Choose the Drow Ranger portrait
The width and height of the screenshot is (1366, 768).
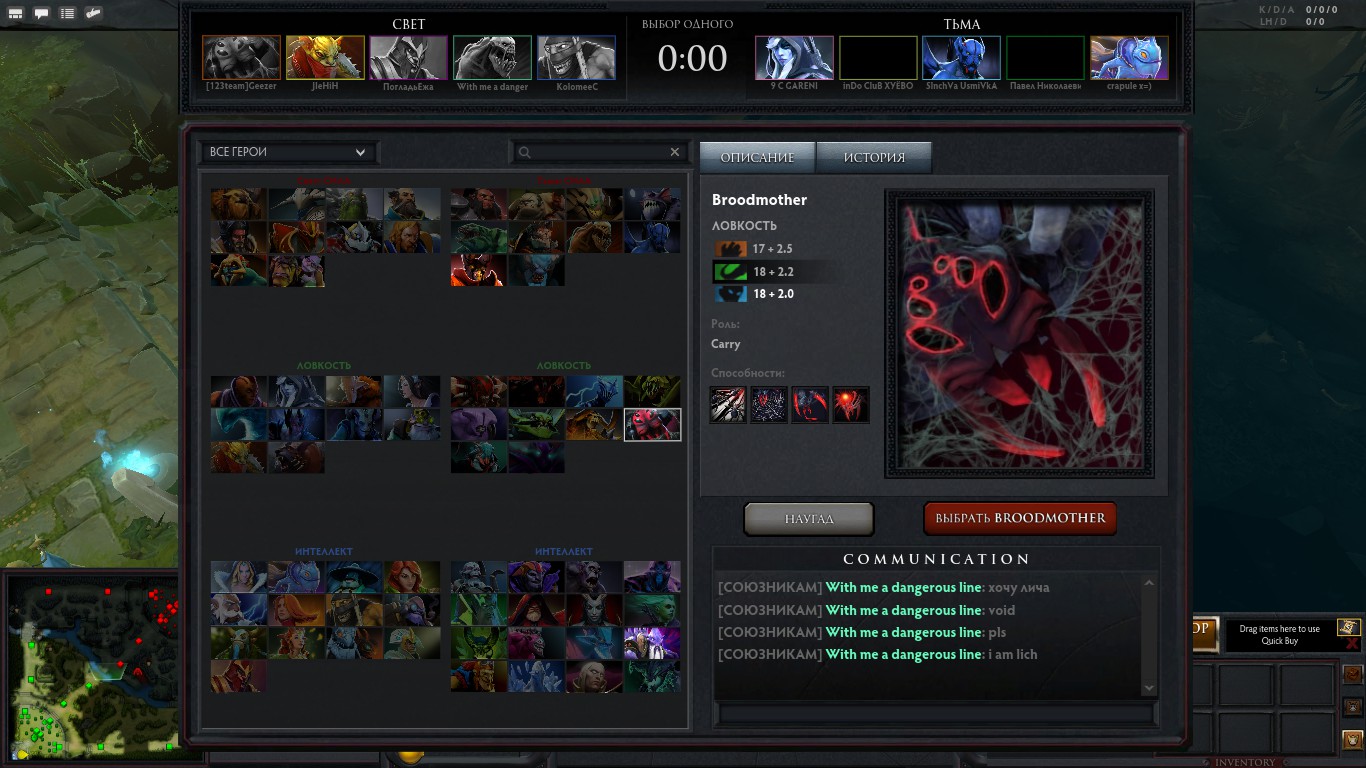(296, 391)
